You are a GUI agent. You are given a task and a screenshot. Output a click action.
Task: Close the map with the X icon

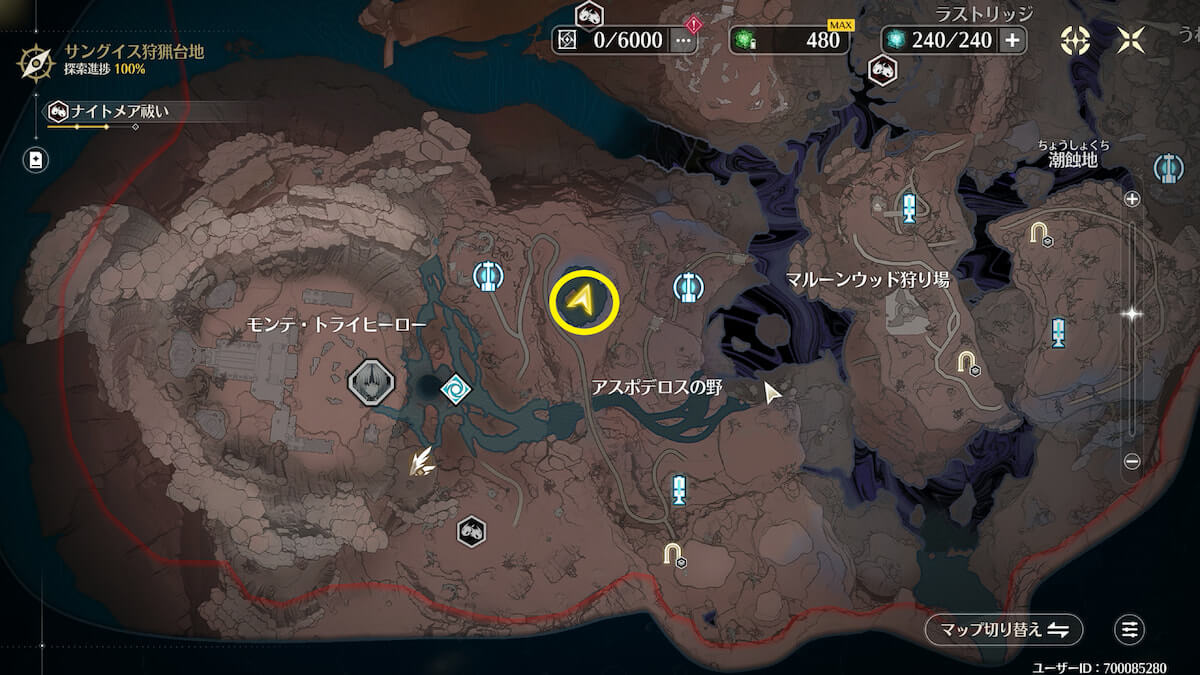[x=1132, y=40]
